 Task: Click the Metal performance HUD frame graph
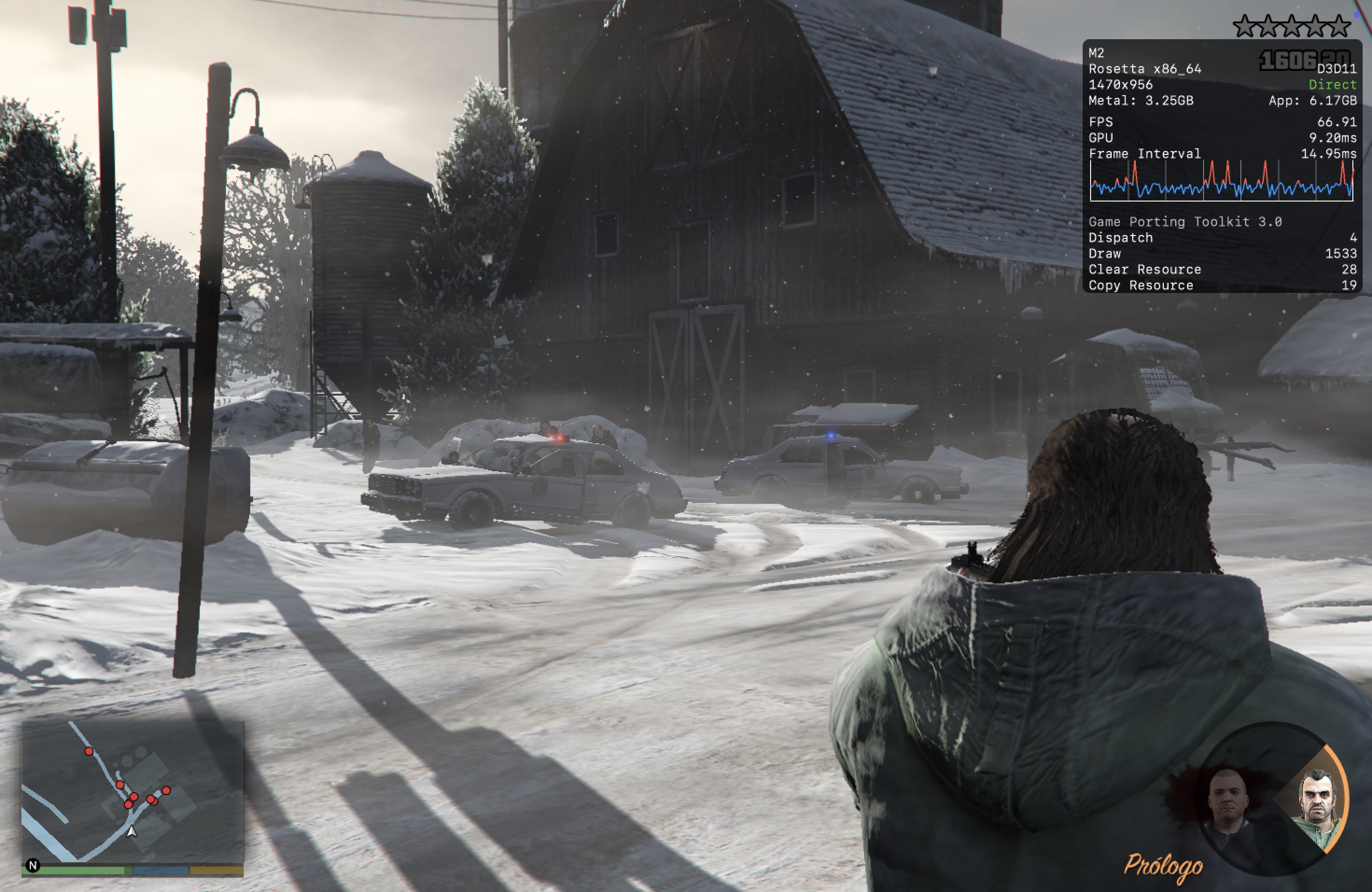1221,181
